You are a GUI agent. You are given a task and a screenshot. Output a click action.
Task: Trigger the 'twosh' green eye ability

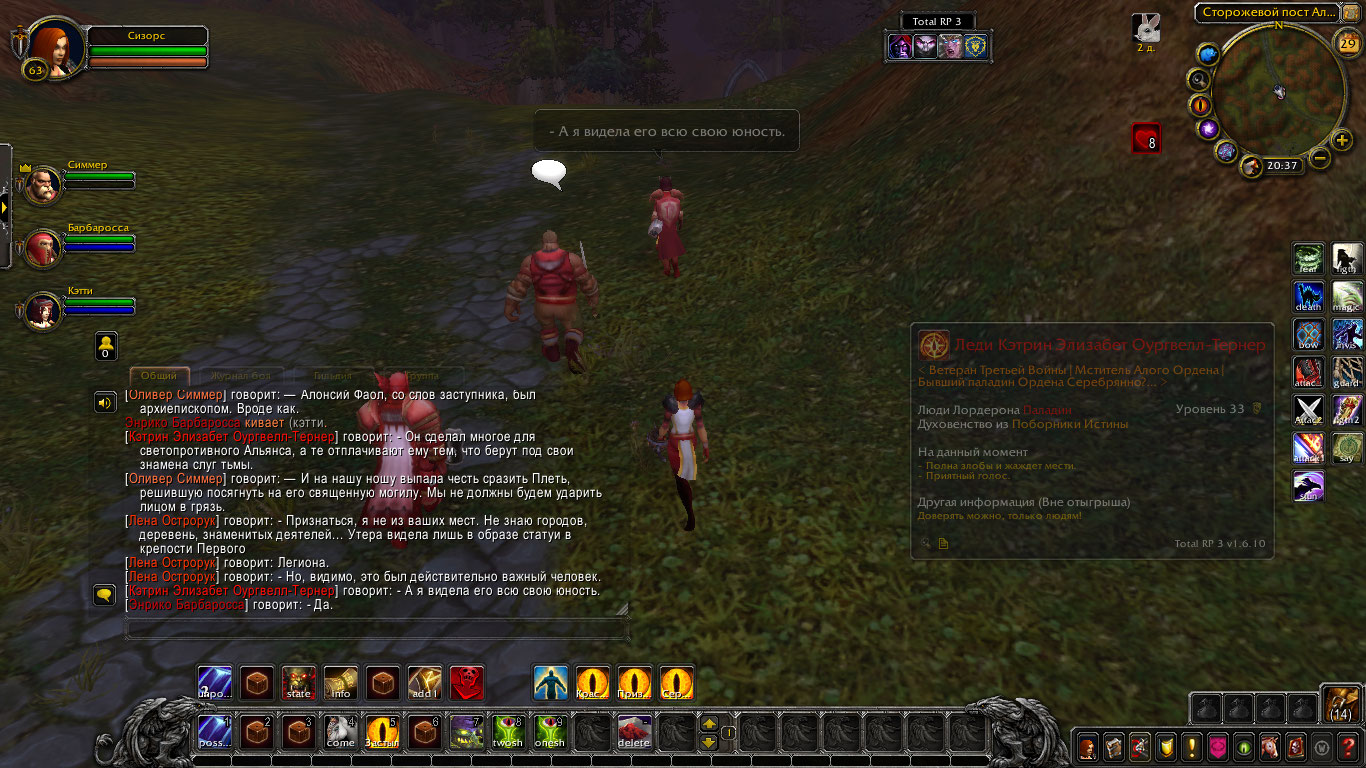(508, 732)
